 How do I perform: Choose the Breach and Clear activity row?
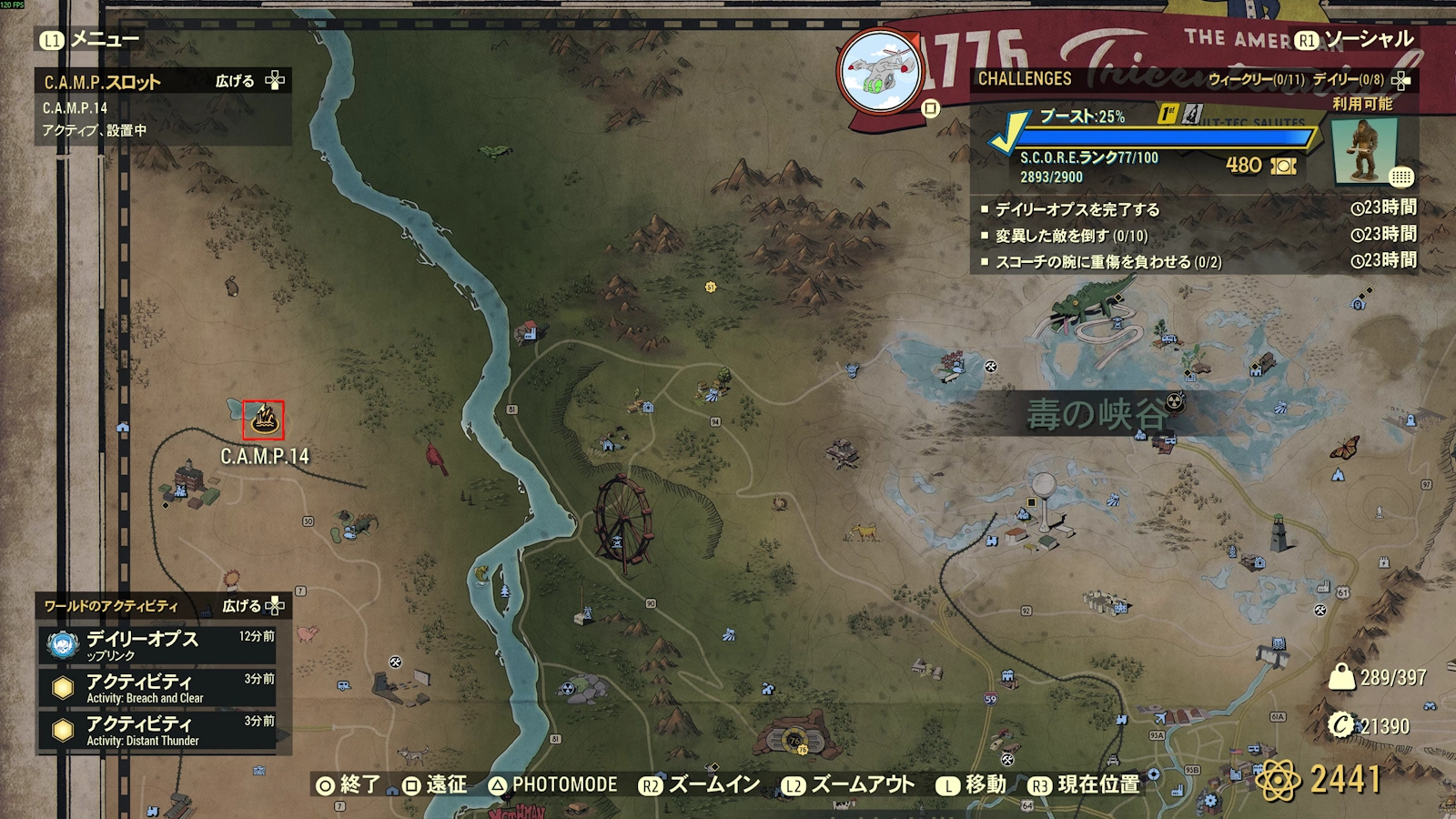pyautogui.click(x=157, y=687)
